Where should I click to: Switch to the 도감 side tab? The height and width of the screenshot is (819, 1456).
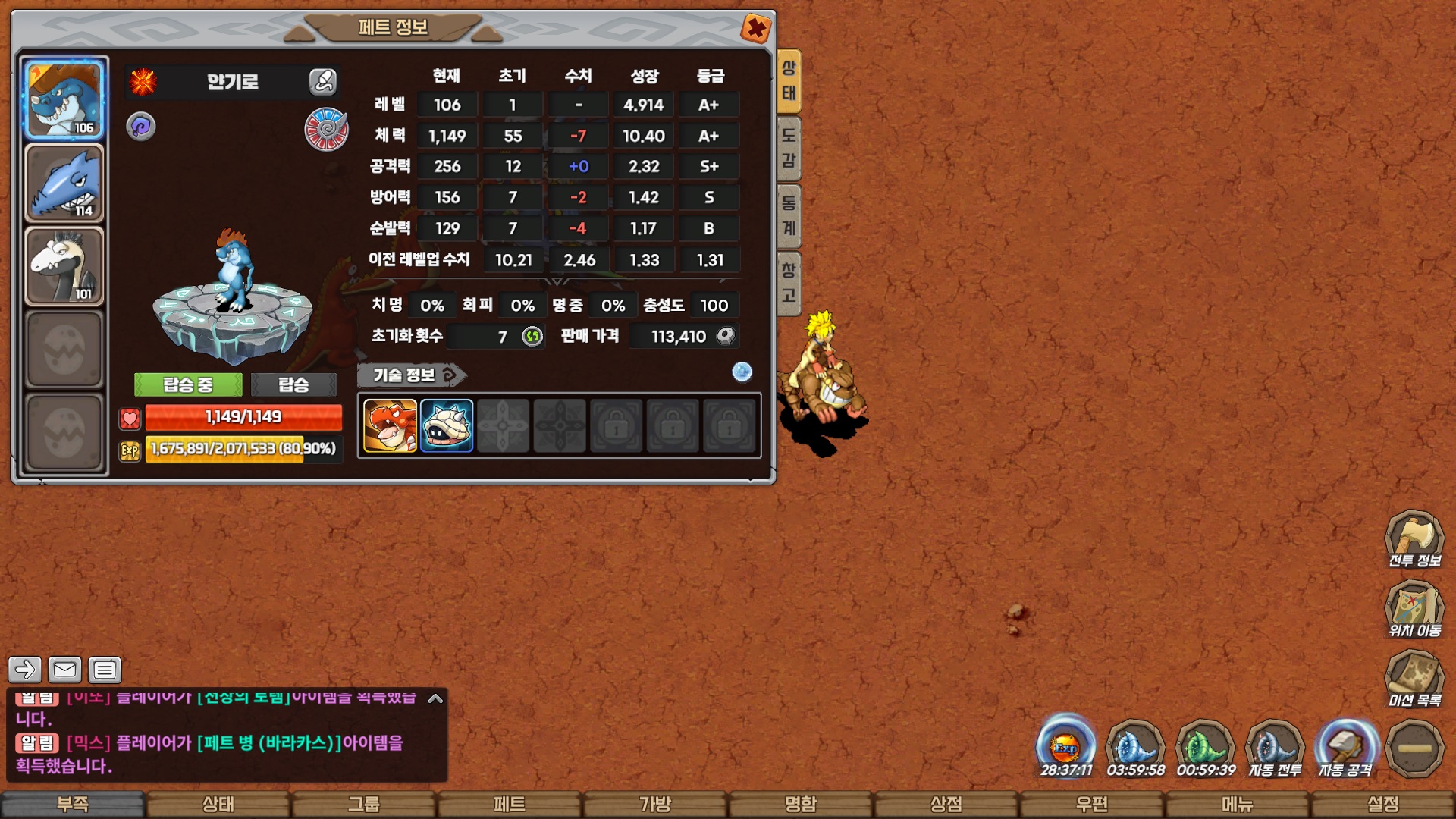[x=789, y=148]
